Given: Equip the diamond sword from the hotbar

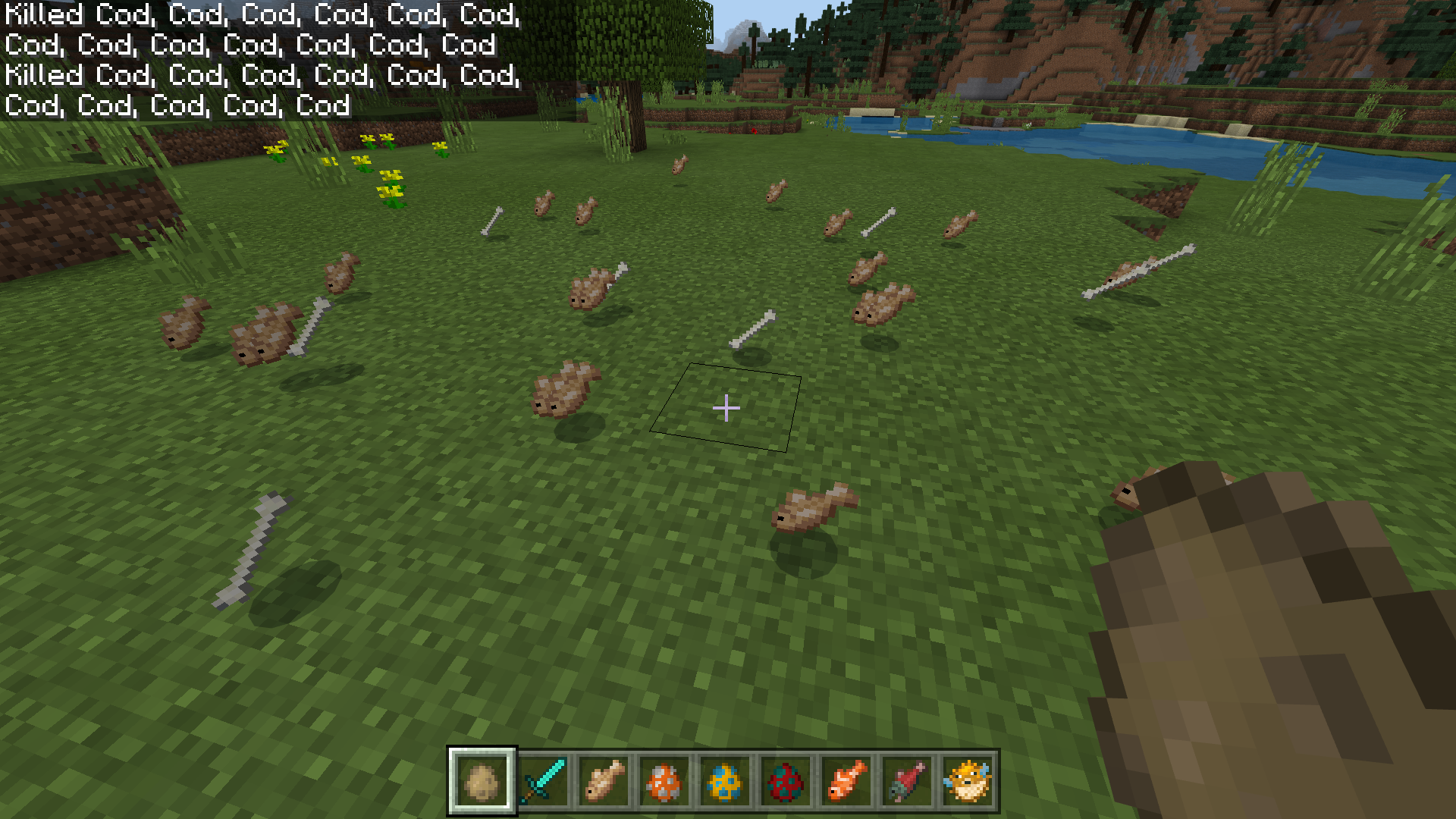Looking at the screenshot, I should click(543, 781).
